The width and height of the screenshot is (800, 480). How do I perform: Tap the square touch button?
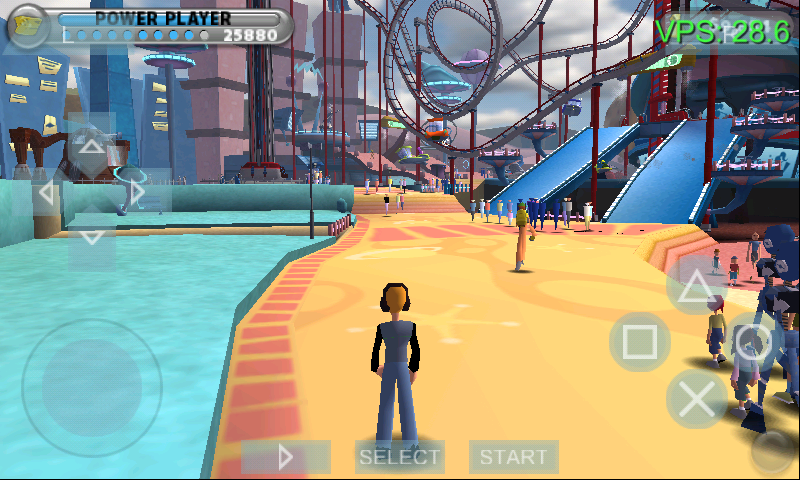[640, 342]
